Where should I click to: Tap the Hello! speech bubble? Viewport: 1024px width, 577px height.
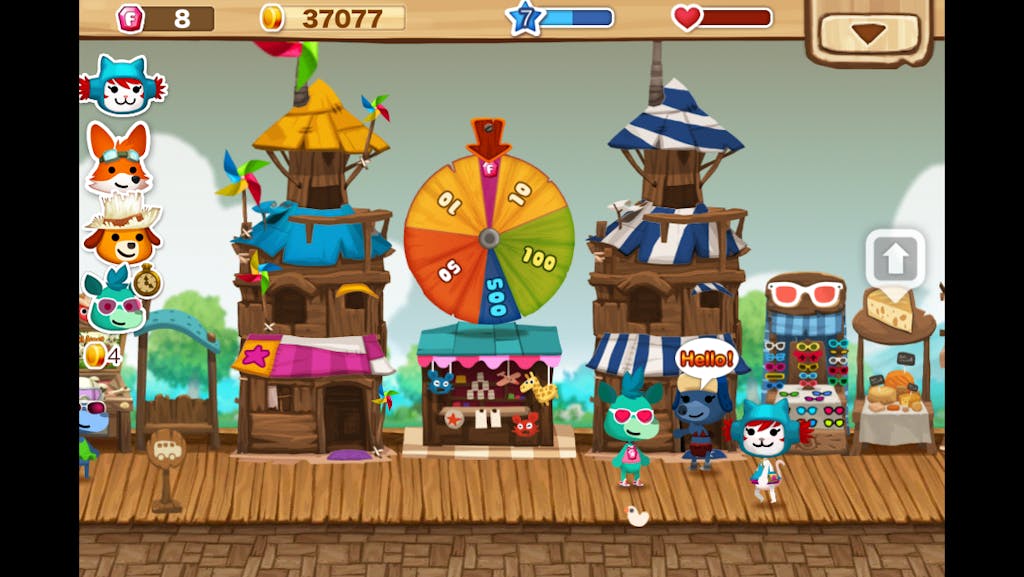coord(706,357)
